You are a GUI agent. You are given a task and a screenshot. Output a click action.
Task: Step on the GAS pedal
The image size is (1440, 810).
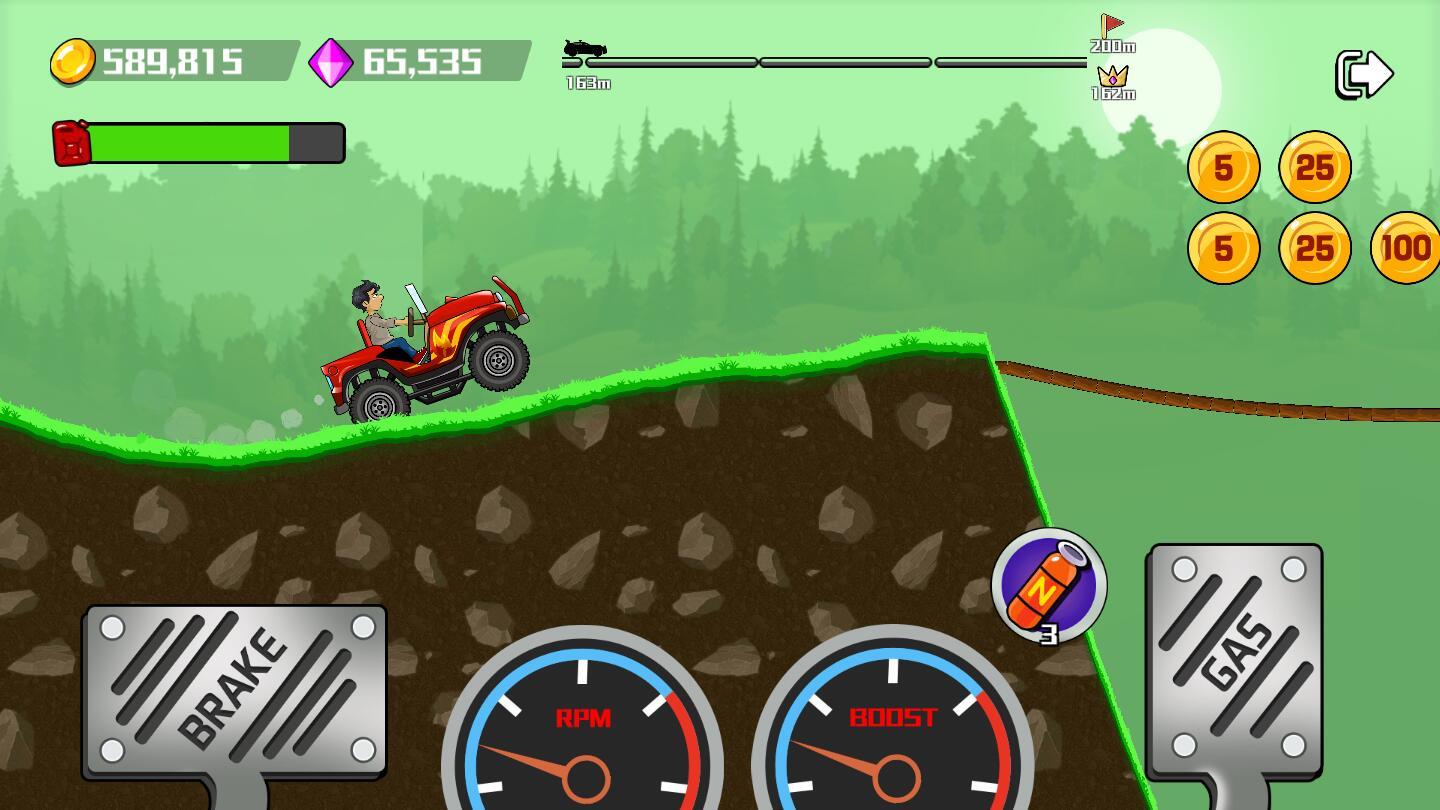(x=1236, y=660)
